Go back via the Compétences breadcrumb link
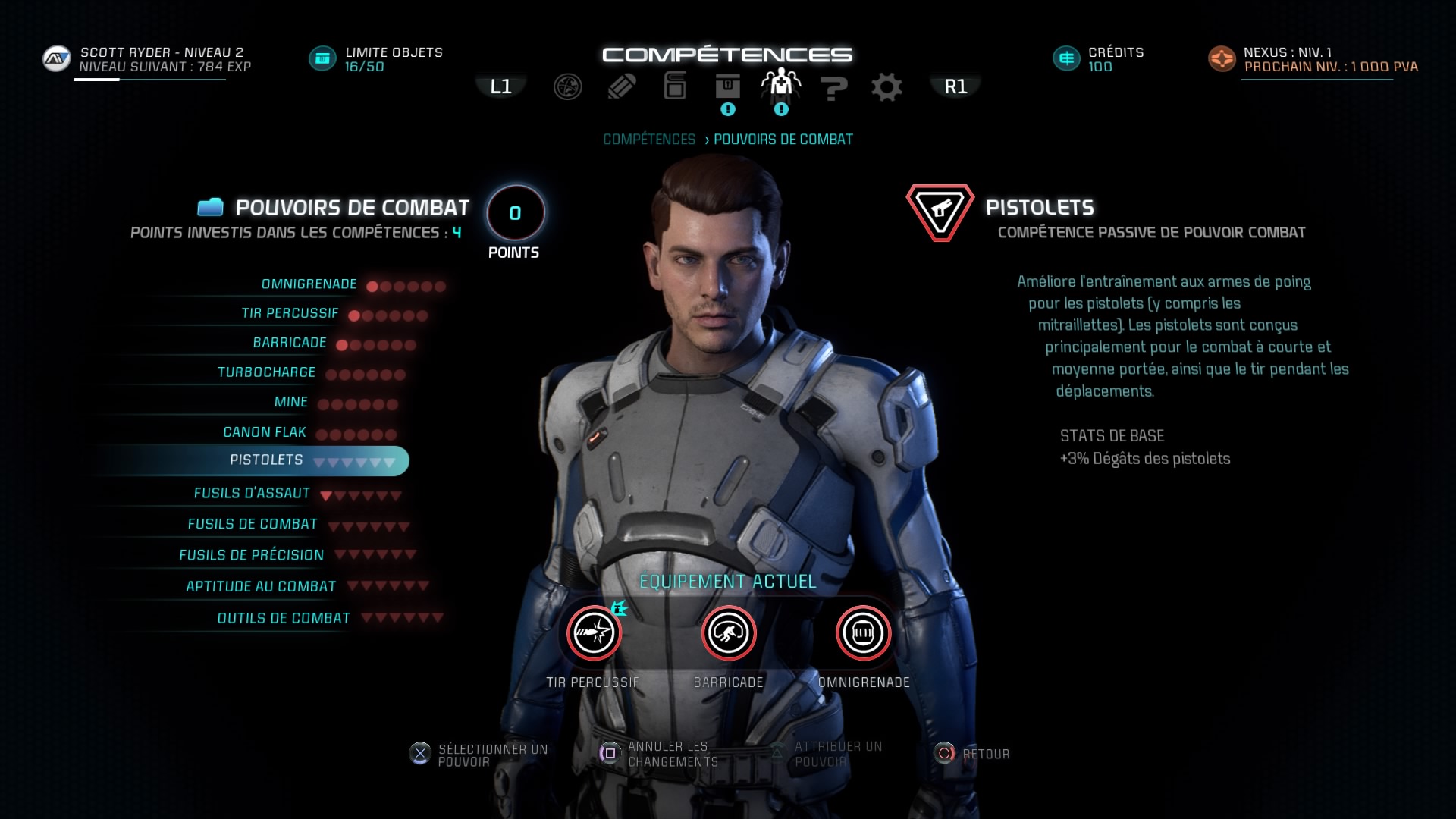 [649, 140]
